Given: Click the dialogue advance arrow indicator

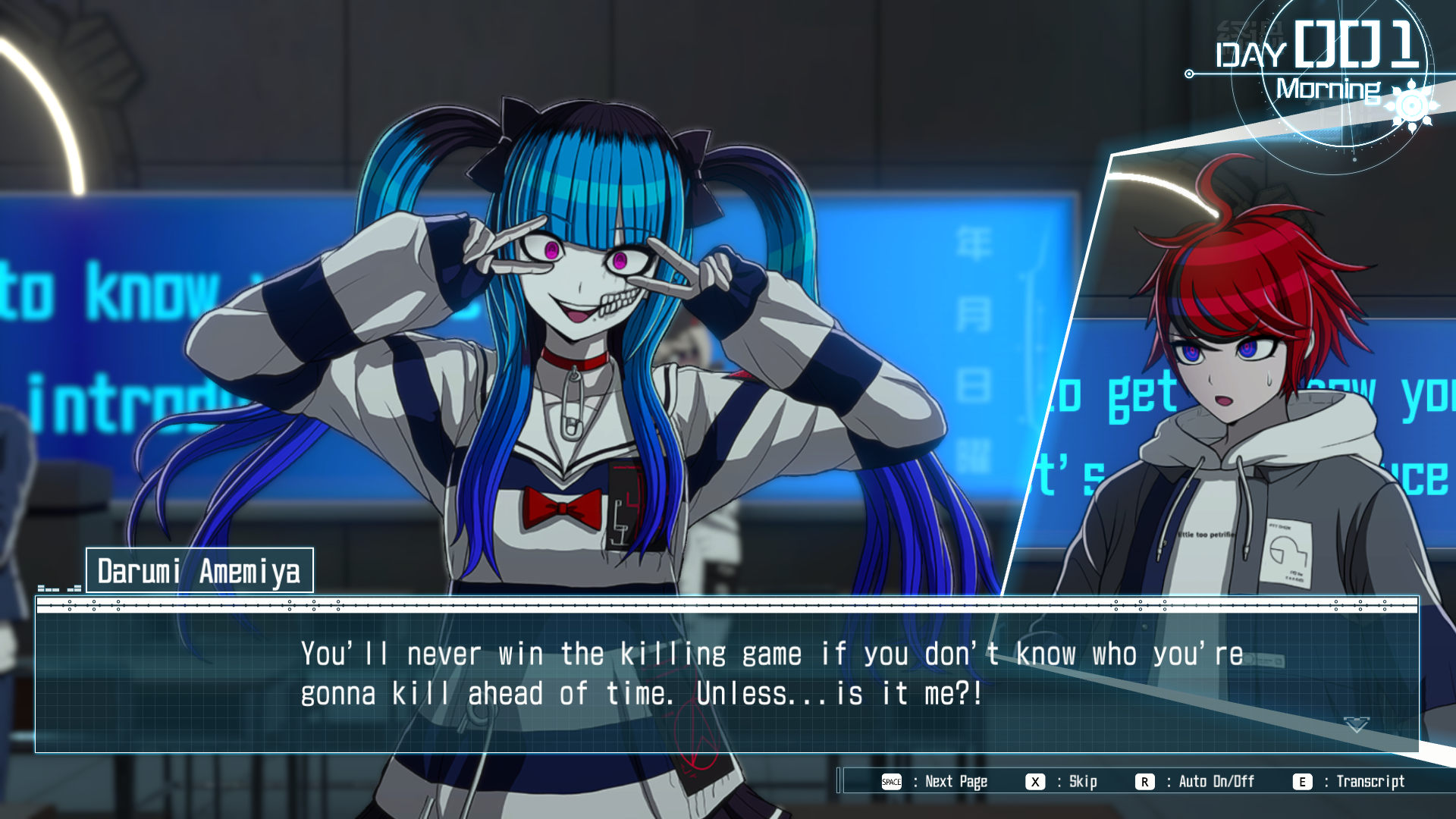Looking at the screenshot, I should pos(1356,725).
